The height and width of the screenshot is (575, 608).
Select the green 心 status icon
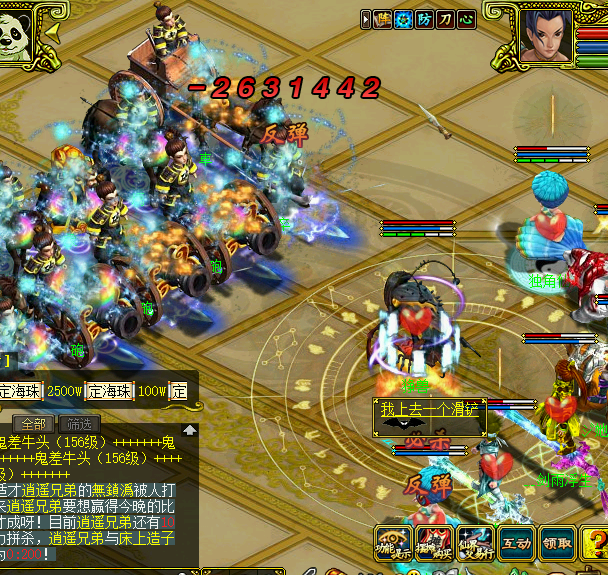[466, 19]
